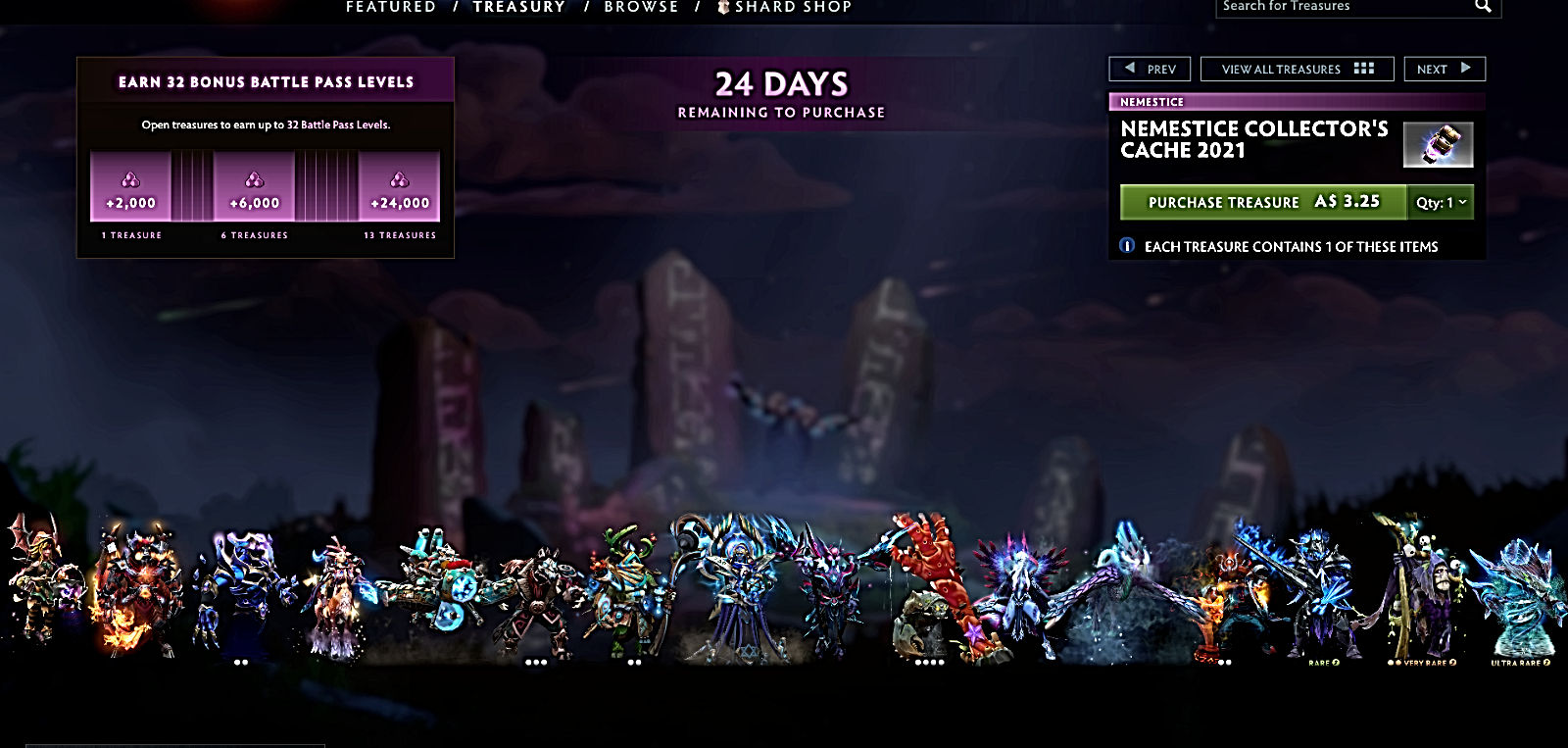Go to the Browse tab
Image resolution: width=1568 pixels, height=748 pixels.
(641, 7)
